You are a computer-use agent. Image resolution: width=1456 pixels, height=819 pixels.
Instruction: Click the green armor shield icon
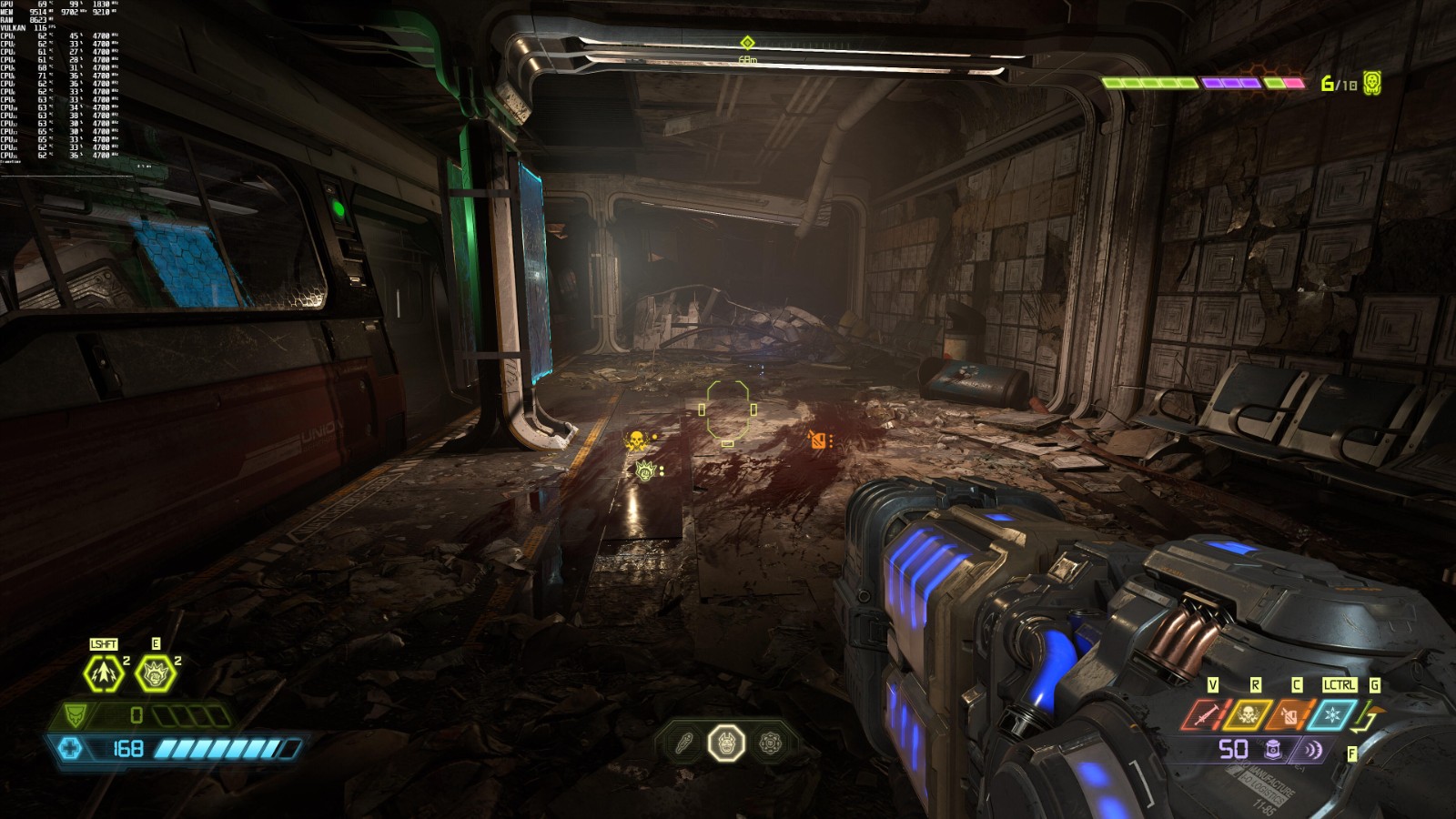click(76, 715)
